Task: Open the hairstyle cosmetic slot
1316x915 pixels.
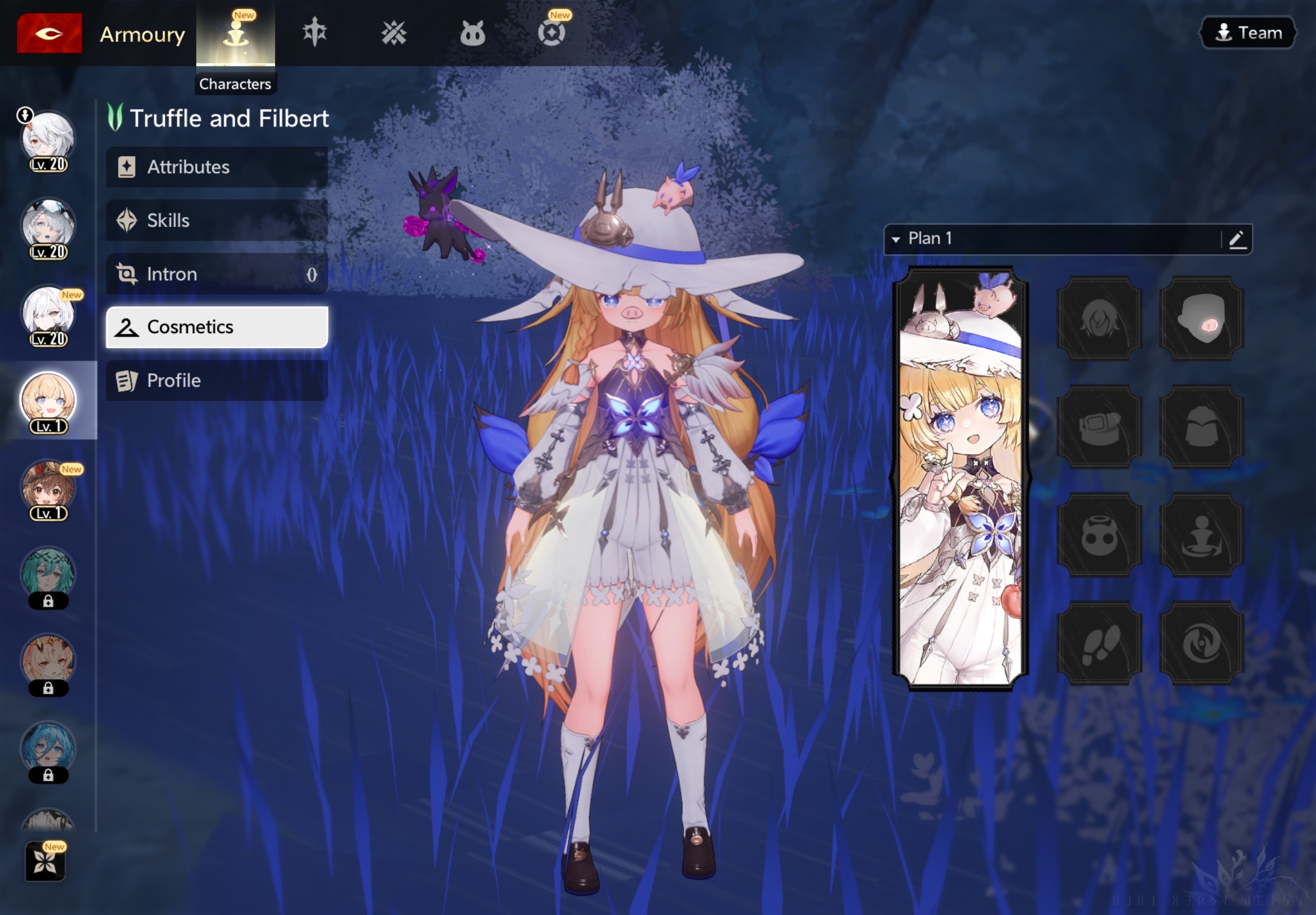Action: [1099, 318]
